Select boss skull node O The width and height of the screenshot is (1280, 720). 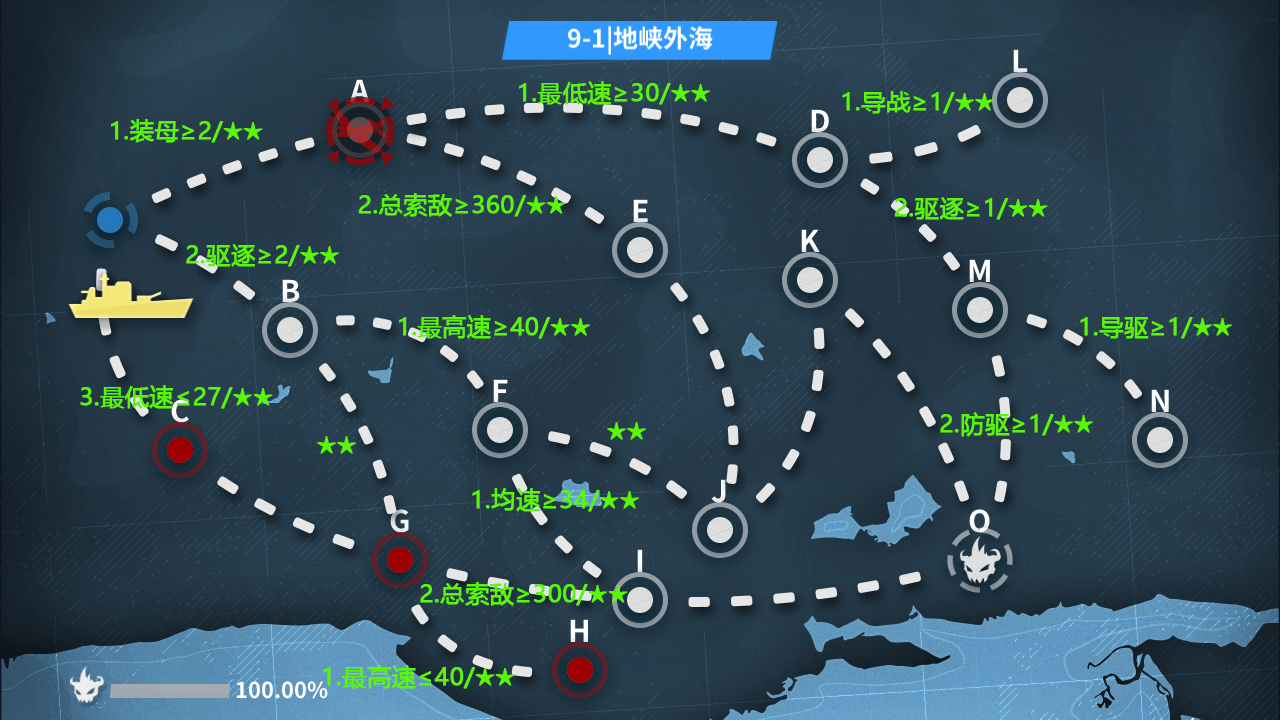click(980, 561)
